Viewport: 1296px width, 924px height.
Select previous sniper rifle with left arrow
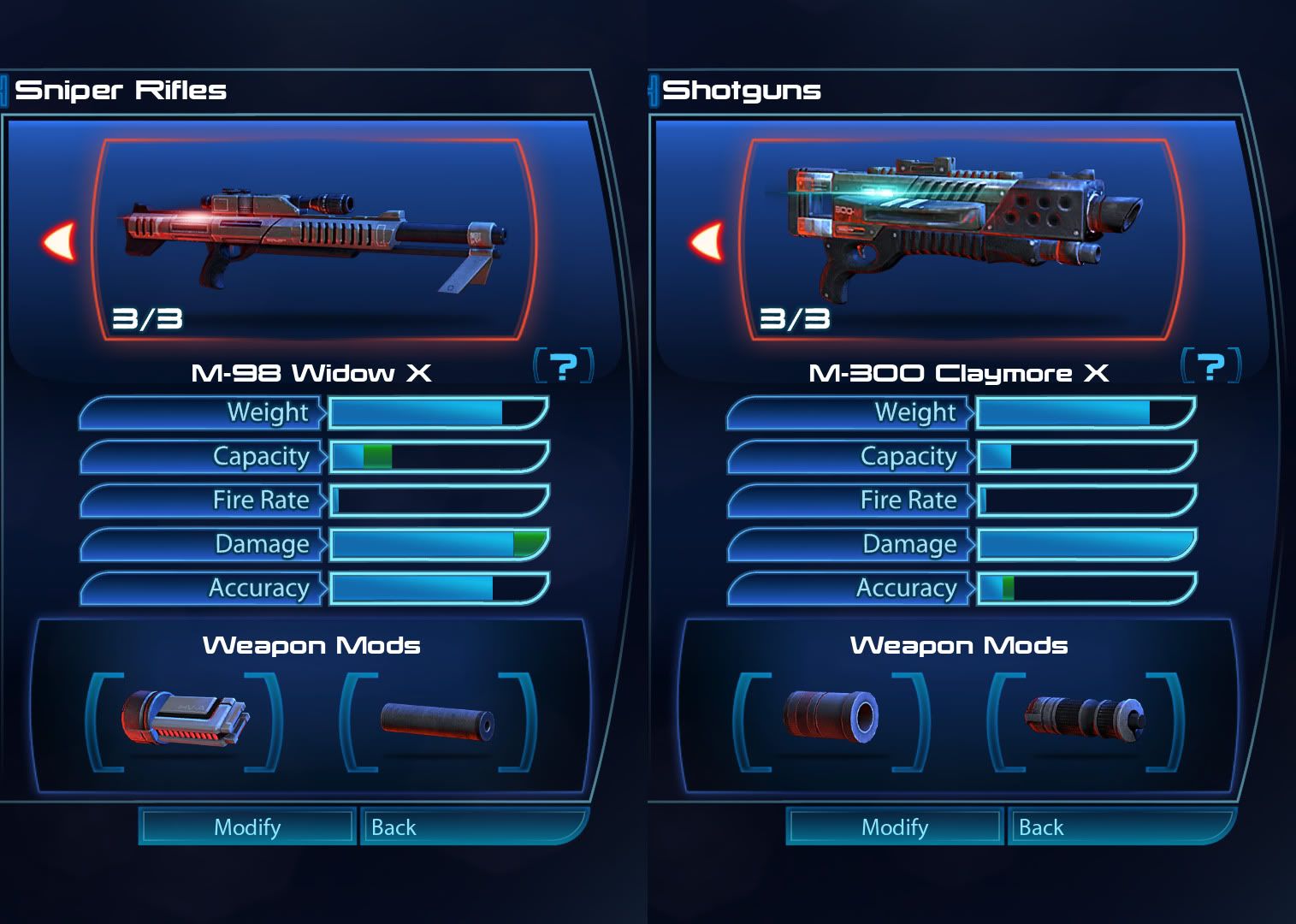coord(60,241)
